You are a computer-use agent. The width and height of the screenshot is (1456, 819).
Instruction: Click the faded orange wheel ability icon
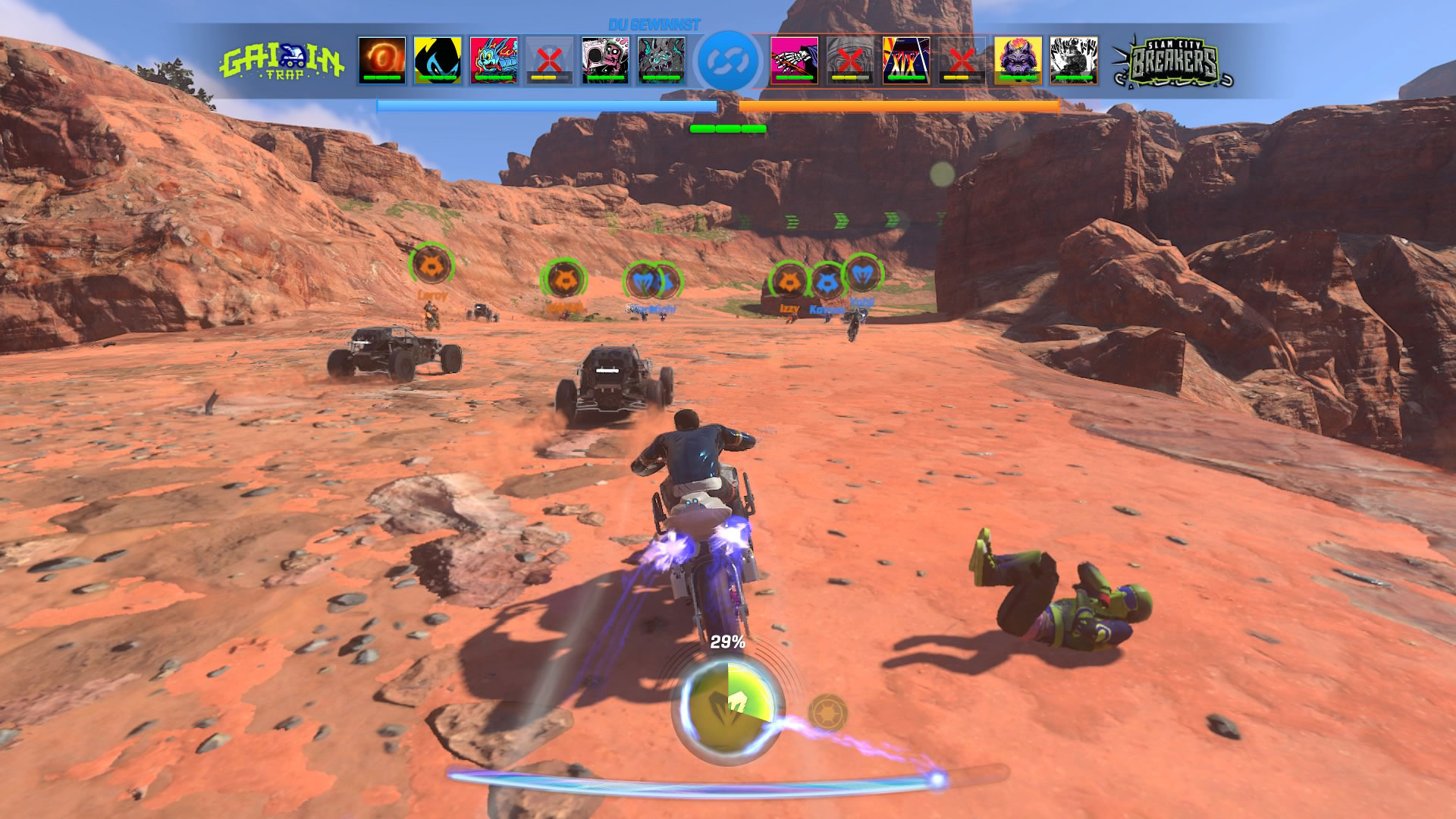coord(826,713)
